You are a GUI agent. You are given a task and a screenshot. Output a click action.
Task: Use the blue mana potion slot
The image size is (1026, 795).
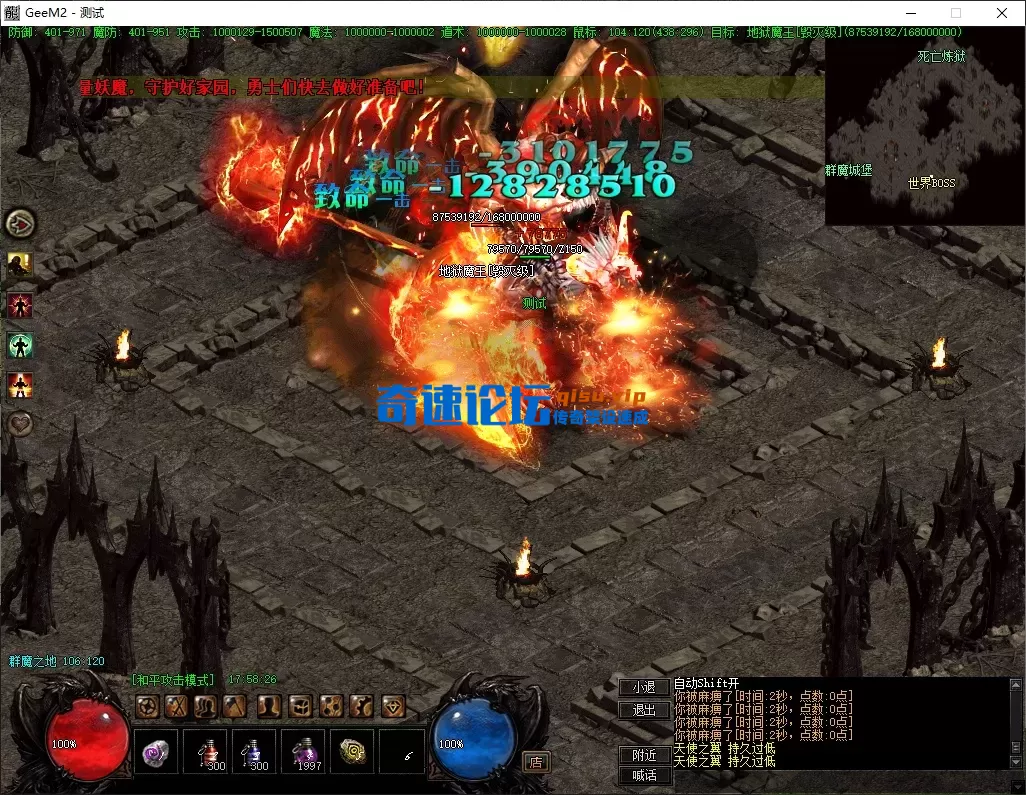(x=254, y=752)
